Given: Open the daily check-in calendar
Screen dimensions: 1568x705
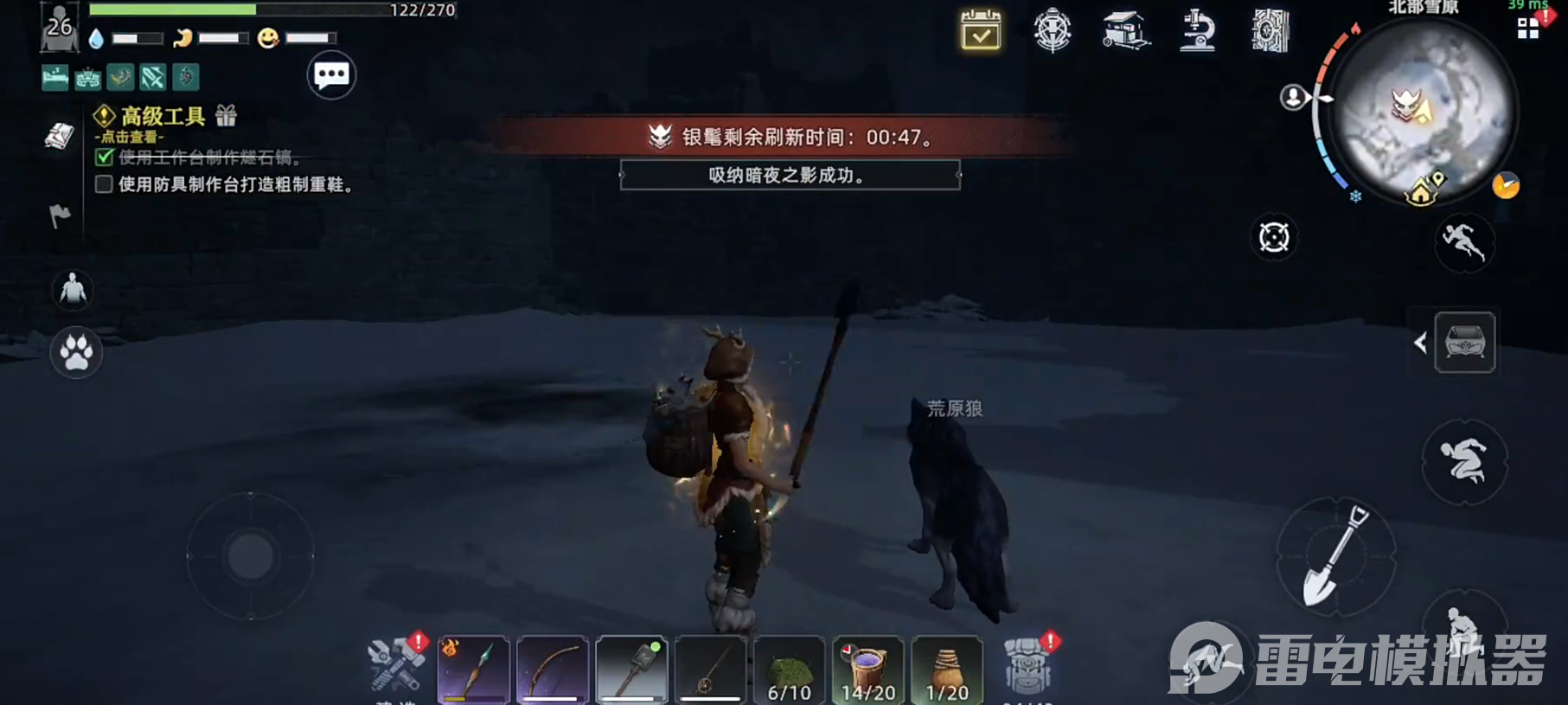Looking at the screenshot, I should pyautogui.click(x=980, y=32).
